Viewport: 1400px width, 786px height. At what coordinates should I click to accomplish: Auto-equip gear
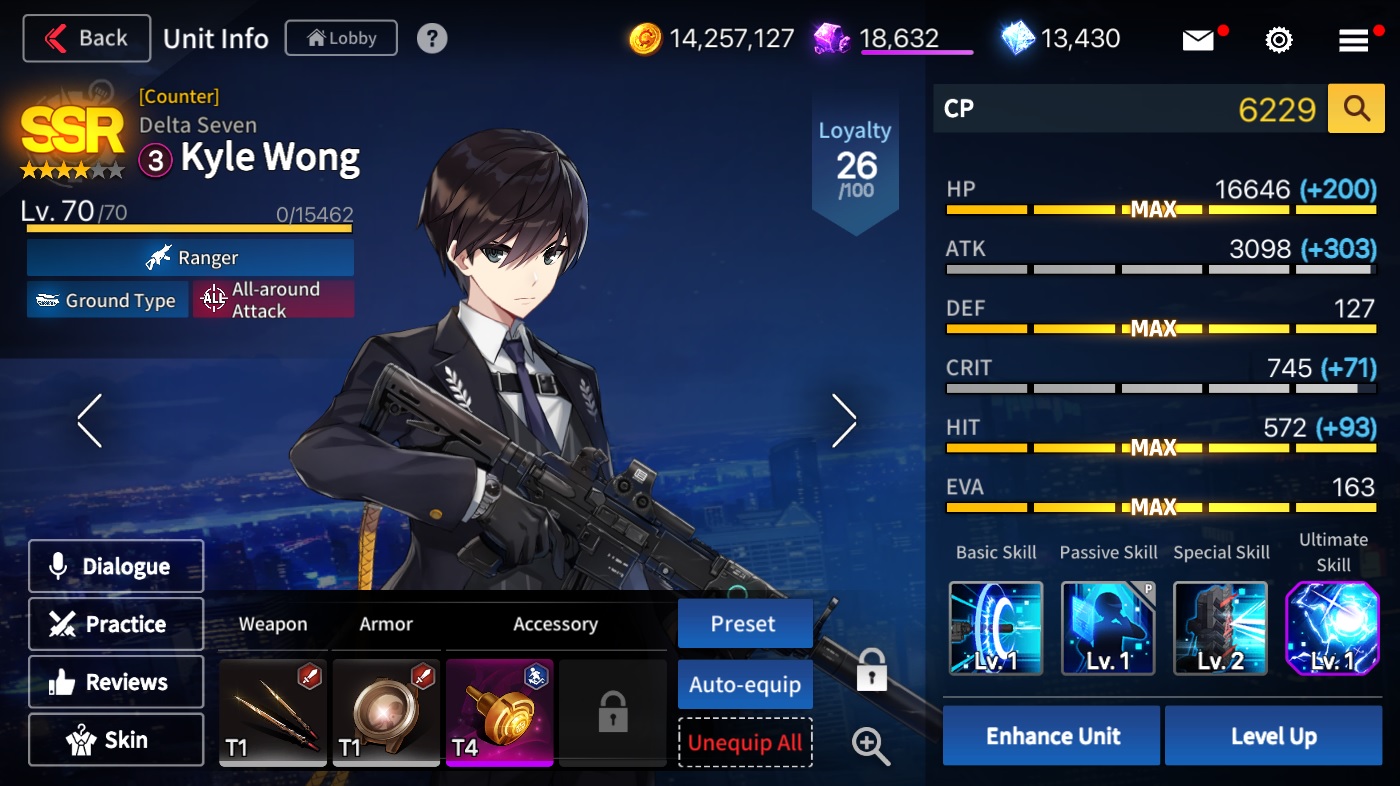click(744, 685)
